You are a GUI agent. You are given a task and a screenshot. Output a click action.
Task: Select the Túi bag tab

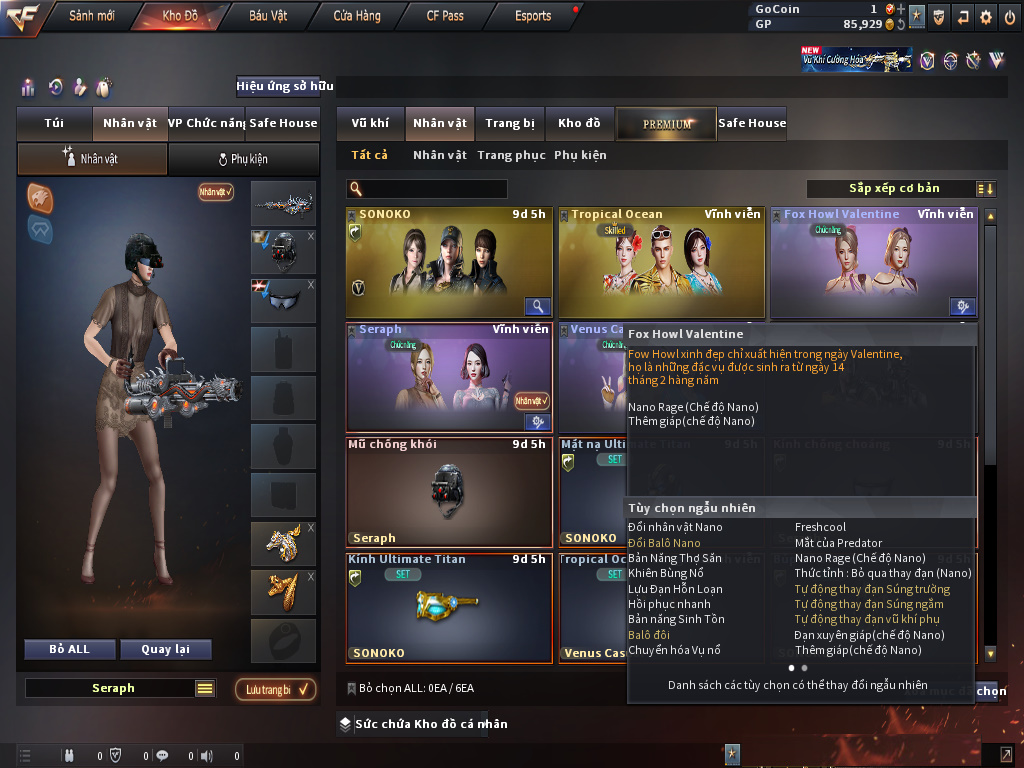(x=54, y=123)
